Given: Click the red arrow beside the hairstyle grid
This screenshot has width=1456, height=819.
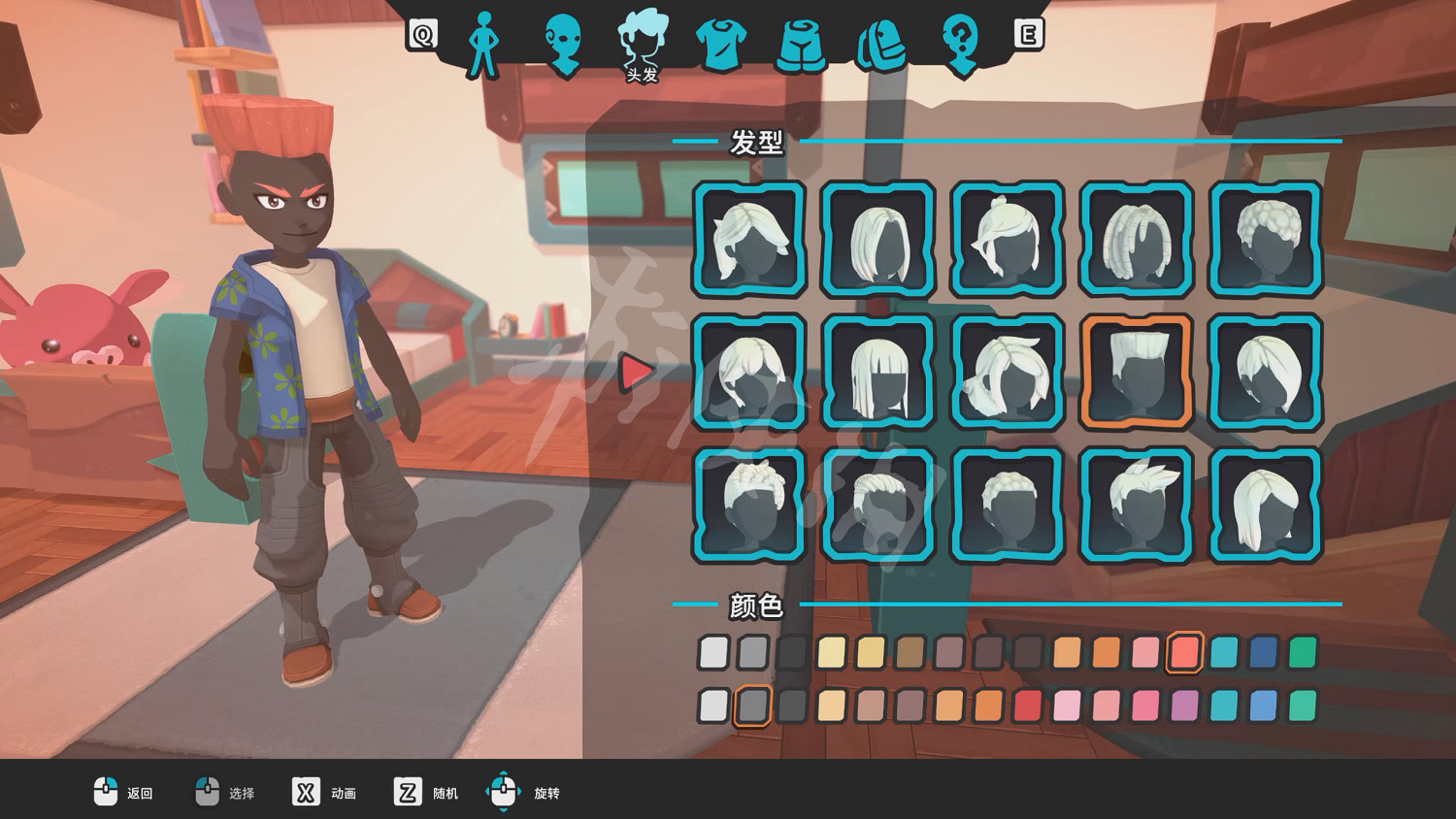Looking at the screenshot, I should pos(636,372).
